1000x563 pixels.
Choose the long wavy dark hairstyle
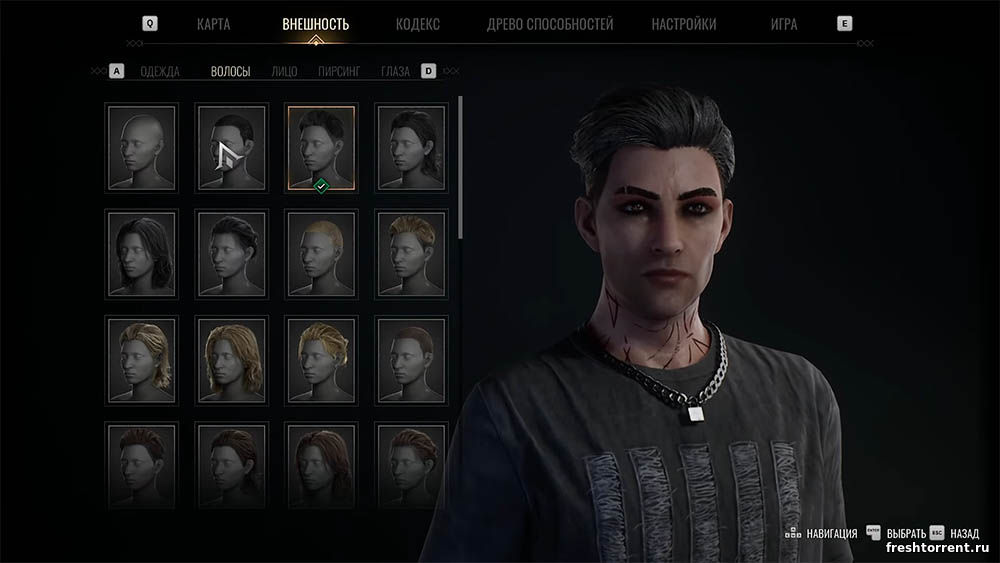coord(141,252)
